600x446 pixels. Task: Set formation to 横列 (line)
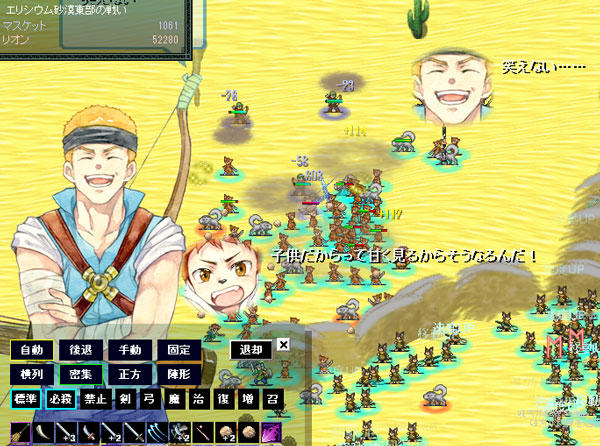(x=31, y=373)
